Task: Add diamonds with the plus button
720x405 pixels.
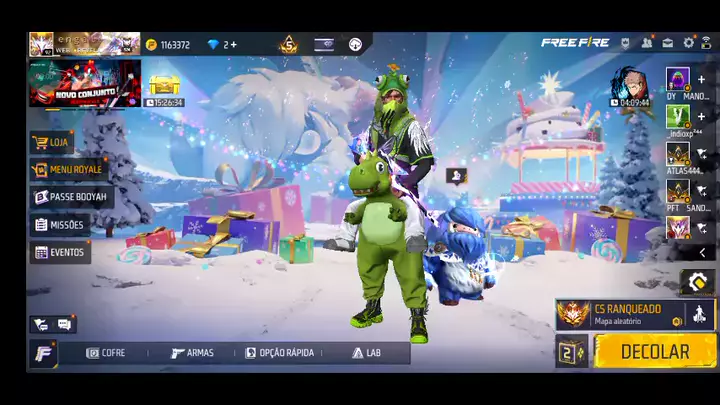Action: [233, 45]
